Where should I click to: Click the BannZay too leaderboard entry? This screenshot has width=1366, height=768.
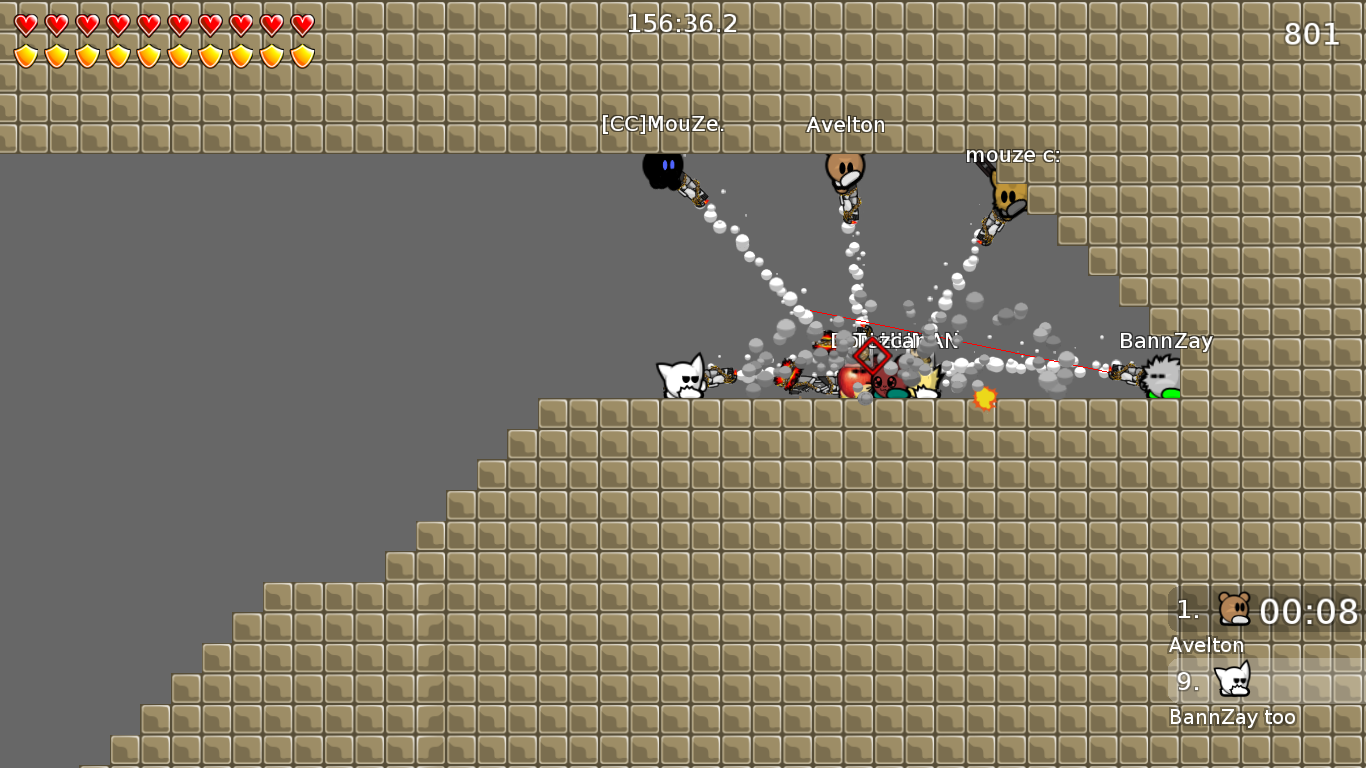click(x=1232, y=716)
